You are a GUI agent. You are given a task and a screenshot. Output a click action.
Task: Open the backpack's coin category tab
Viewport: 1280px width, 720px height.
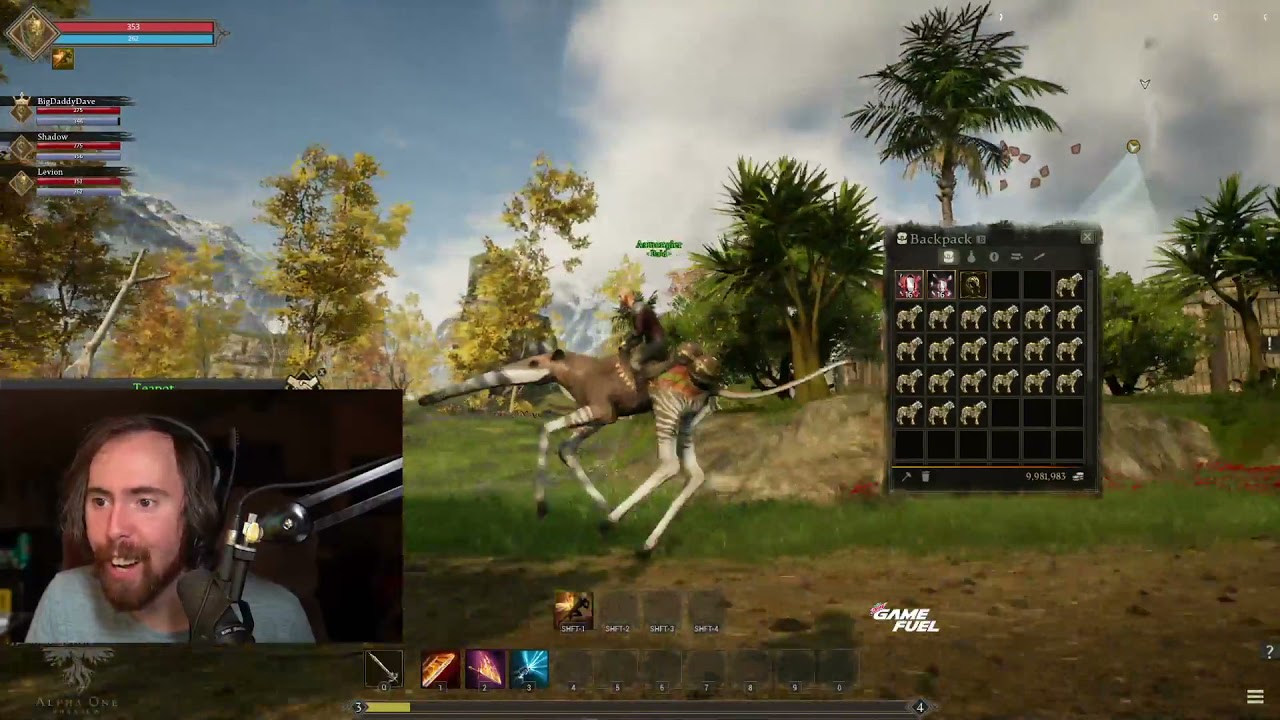tap(993, 257)
